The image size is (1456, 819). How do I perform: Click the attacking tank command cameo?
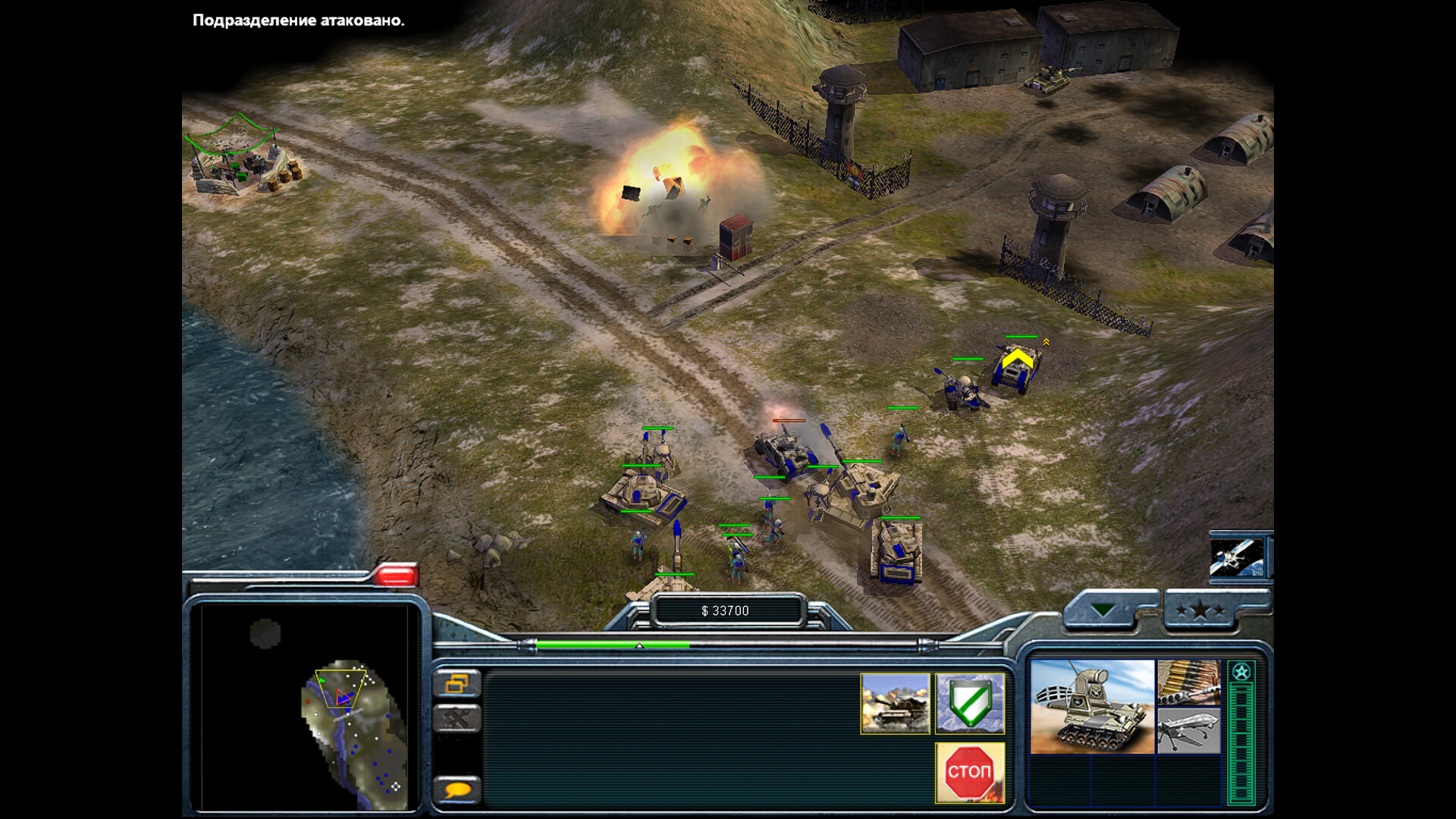896,704
